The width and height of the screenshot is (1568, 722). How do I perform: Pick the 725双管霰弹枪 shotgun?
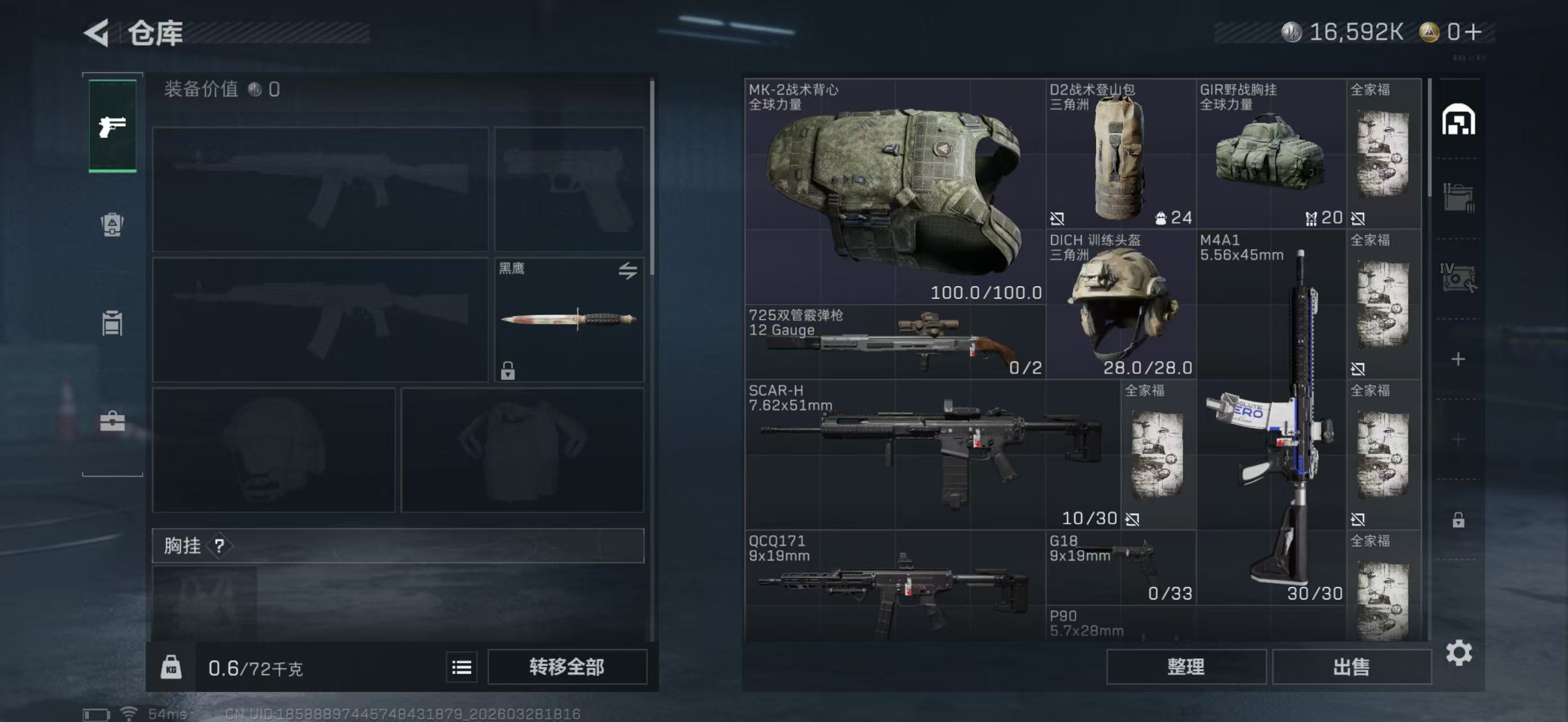(x=895, y=343)
